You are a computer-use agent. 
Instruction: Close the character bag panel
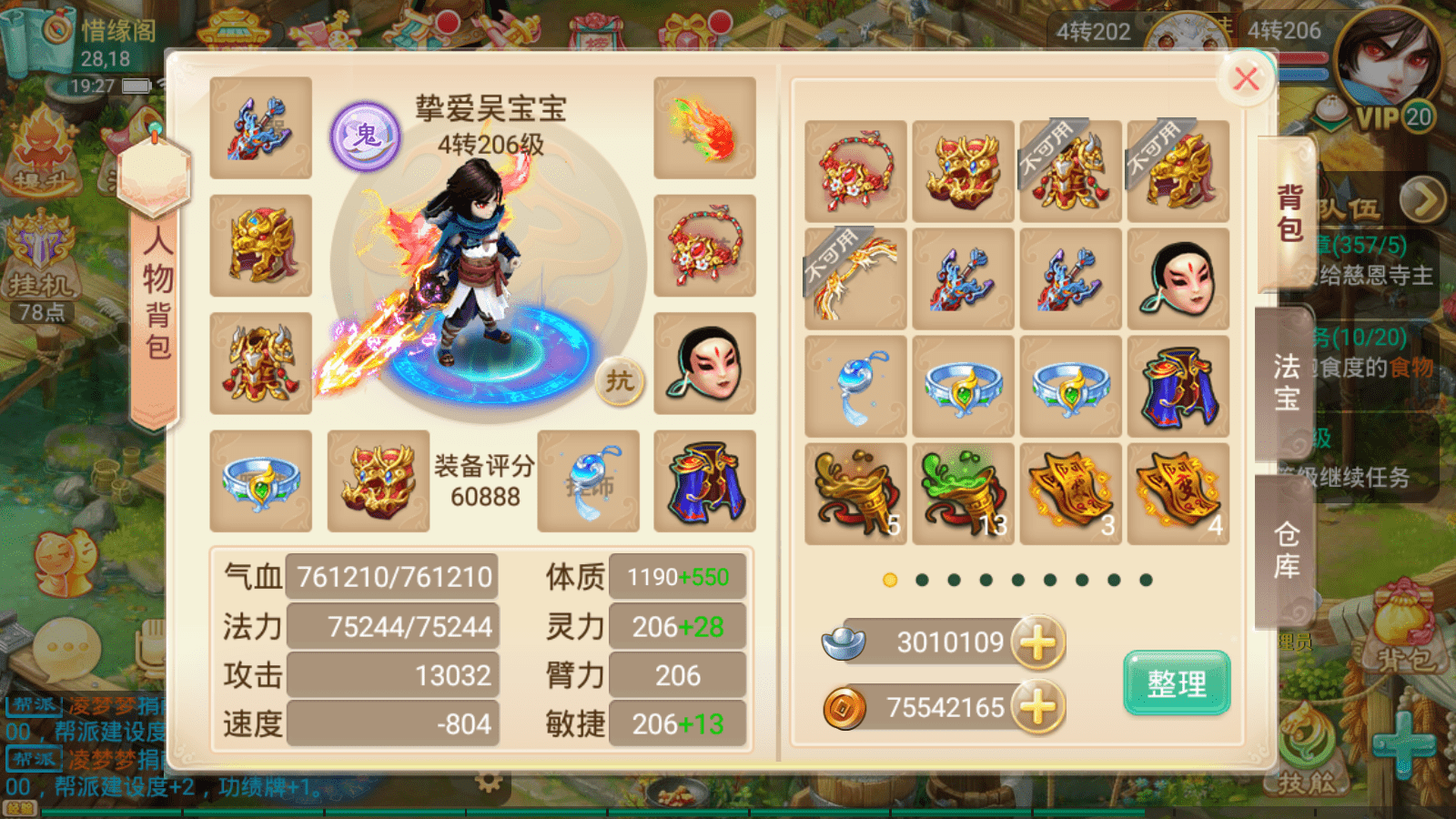coord(1246,79)
